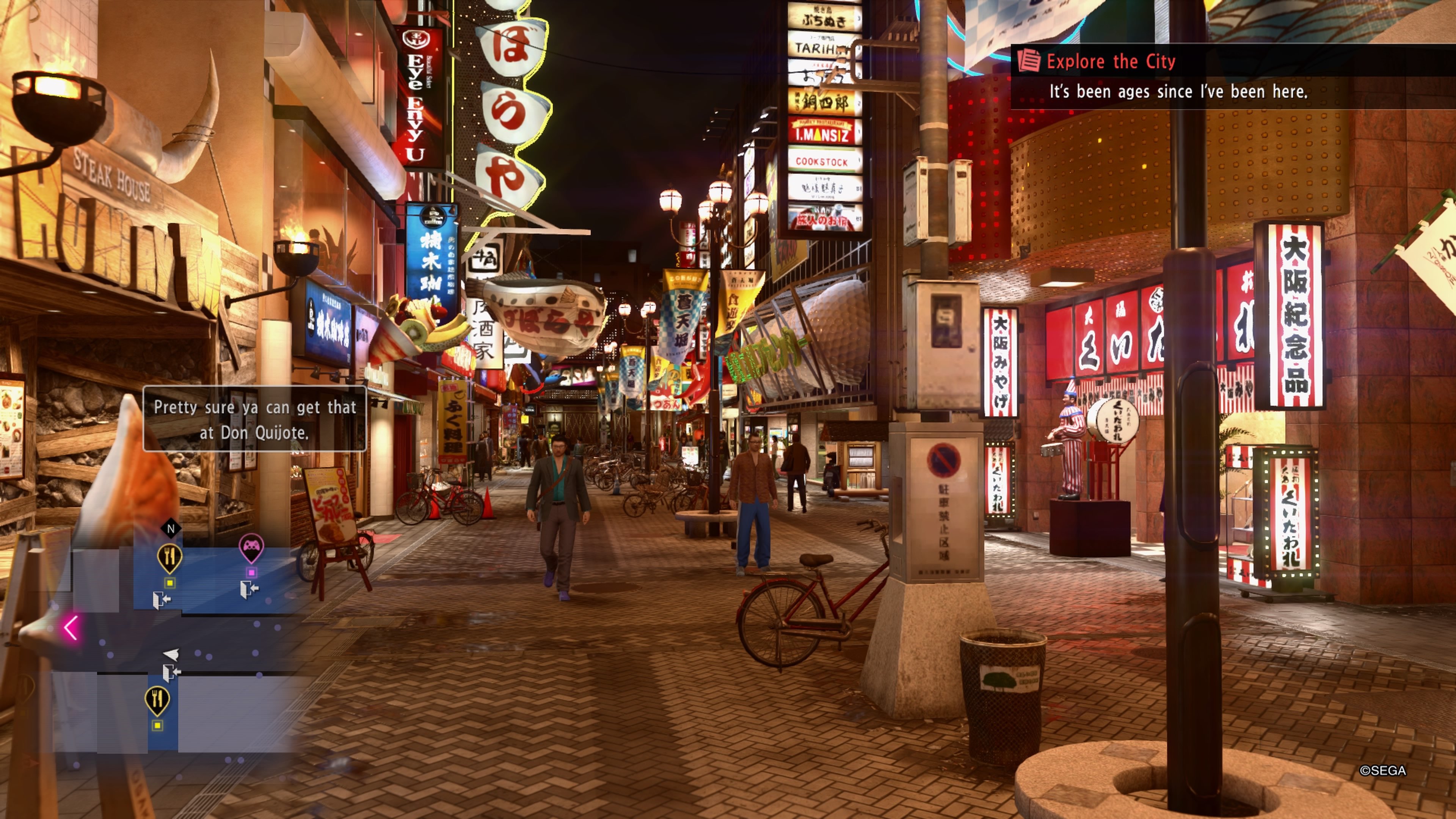Click the center door entrance icon below the arrow

click(x=171, y=673)
